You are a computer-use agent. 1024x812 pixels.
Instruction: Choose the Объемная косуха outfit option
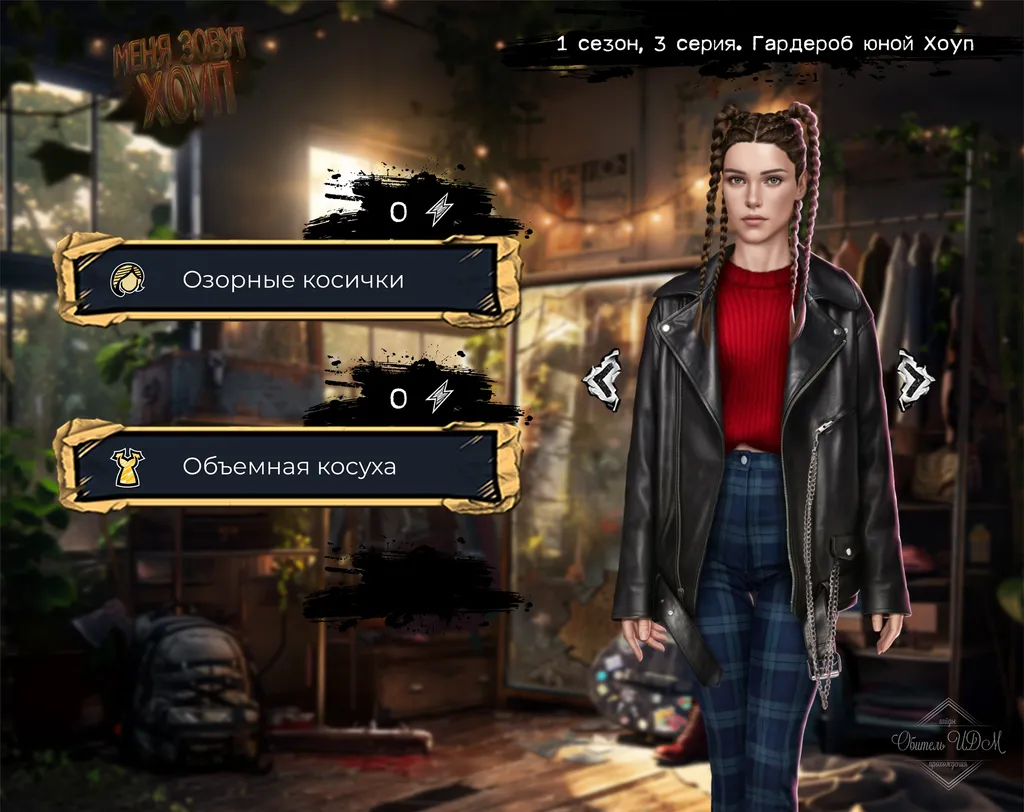point(288,466)
